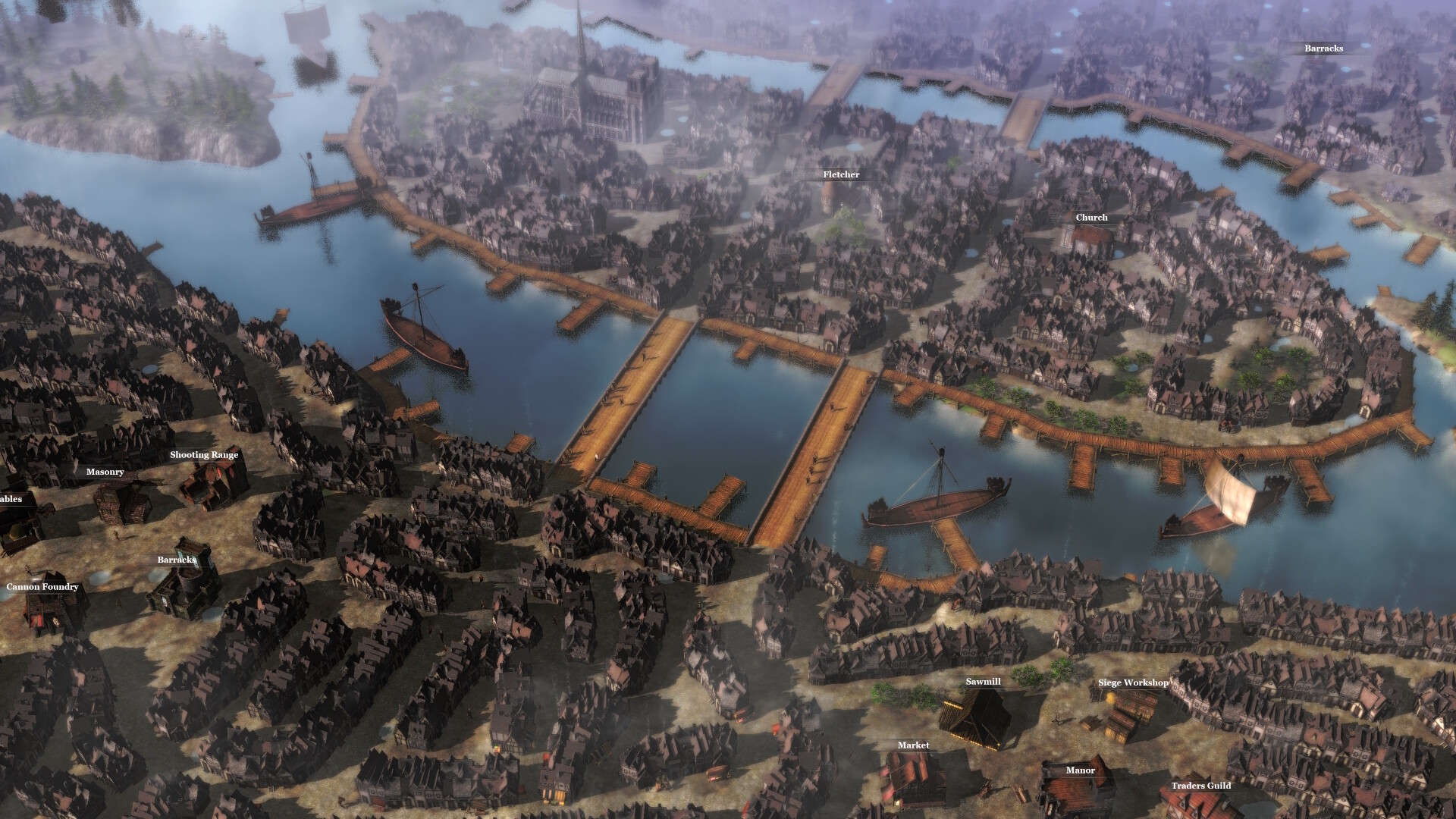This screenshot has width=1456, height=819.
Task: Select the Siege Workshop nameplate
Action: 1134,682
